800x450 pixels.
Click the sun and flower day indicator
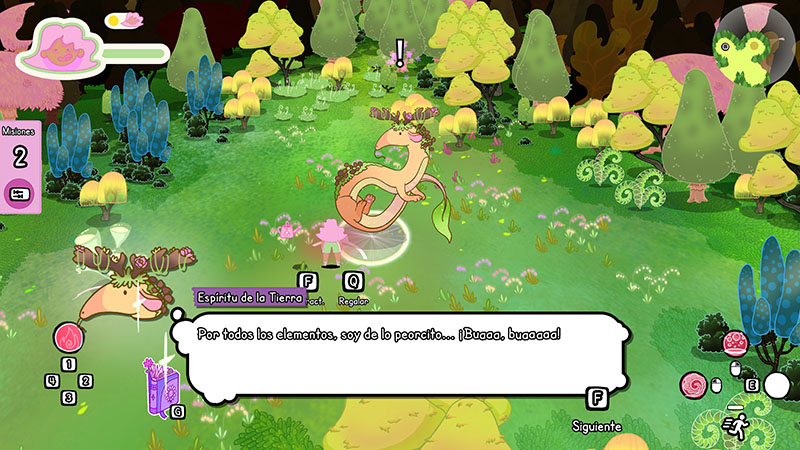point(126,19)
